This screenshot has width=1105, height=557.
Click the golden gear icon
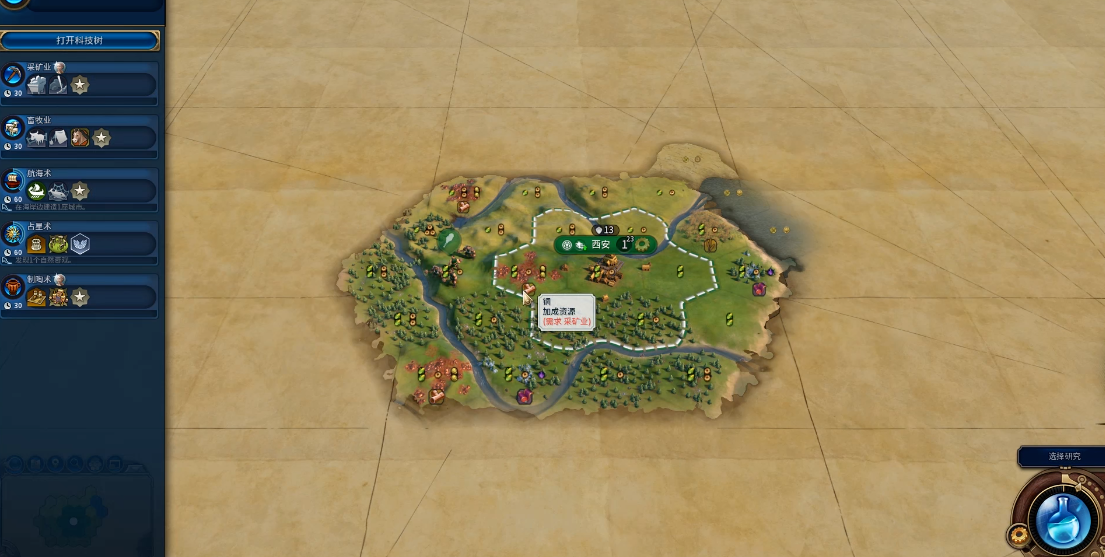(x=1020, y=537)
